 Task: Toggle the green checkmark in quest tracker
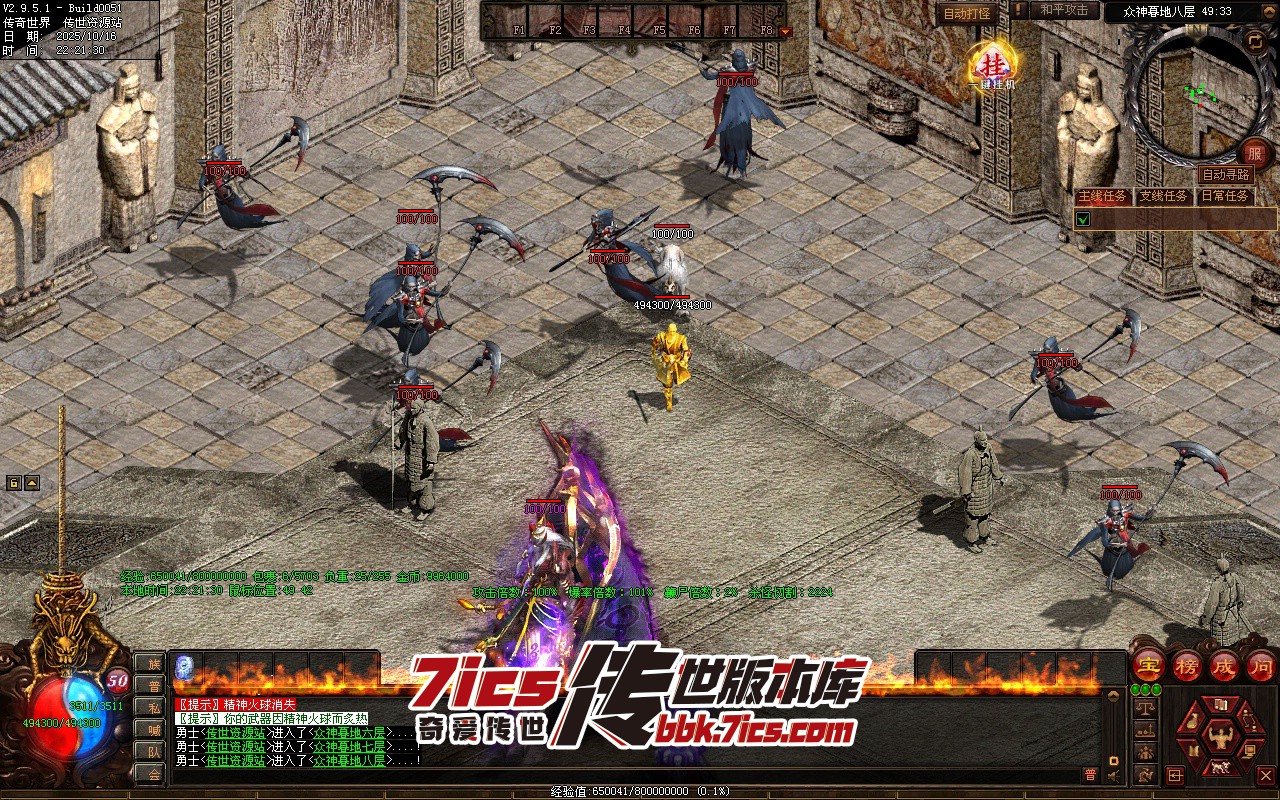tap(1082, 219)
